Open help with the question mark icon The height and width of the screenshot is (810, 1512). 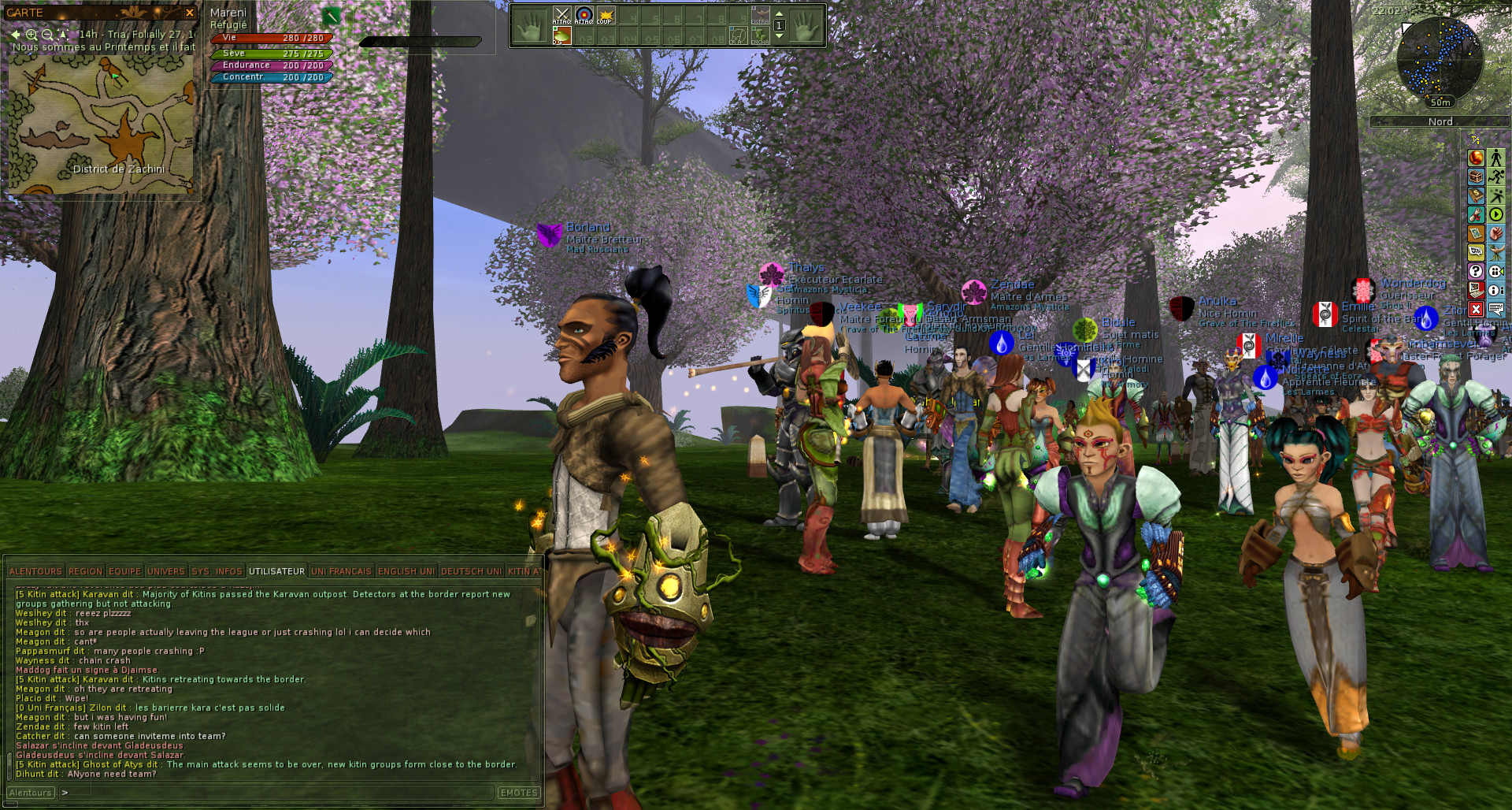[x=1477, y=271]
